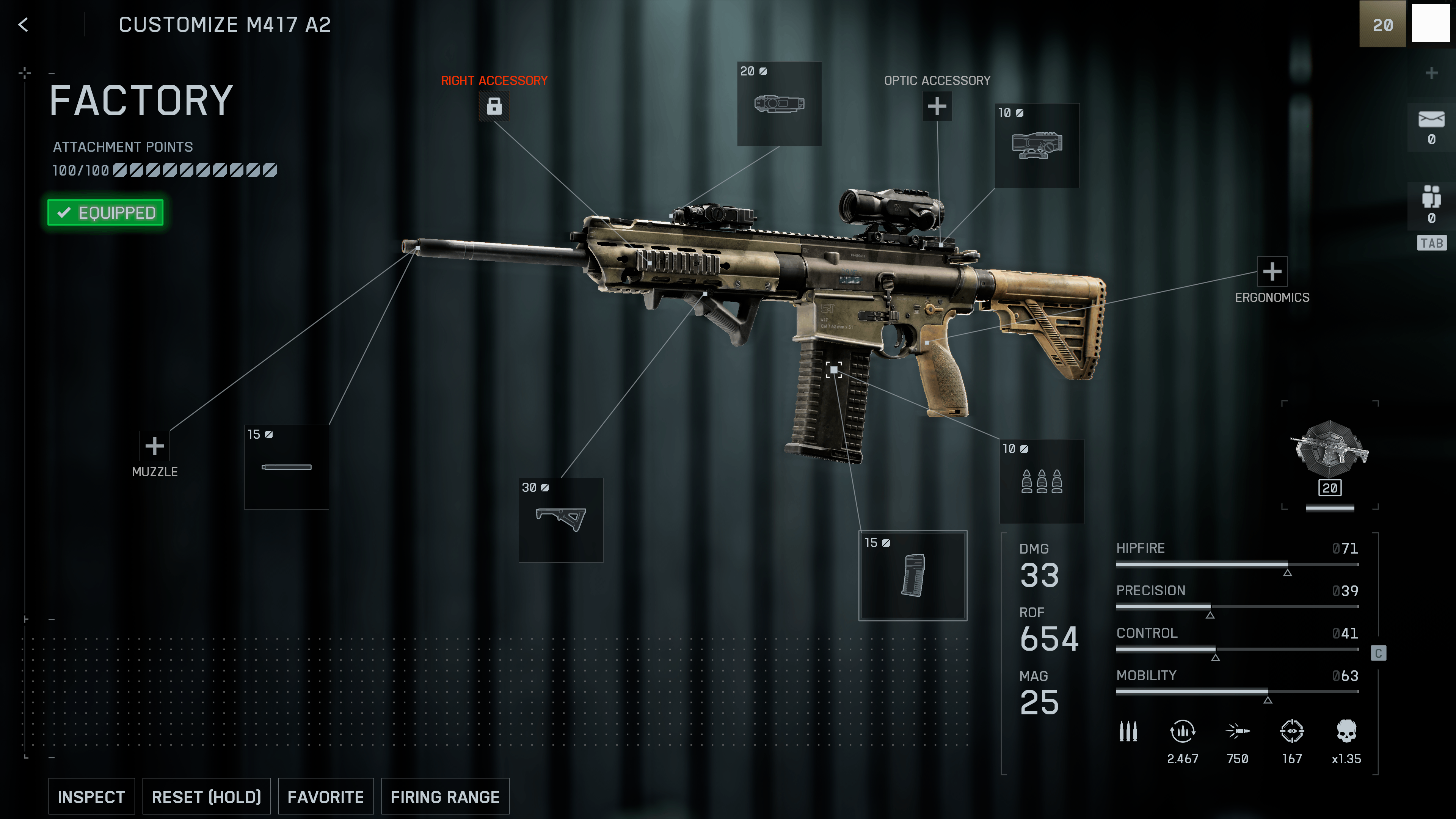Click the white profile square
Screen dimensions: 1456x819
coord(1431,23)
